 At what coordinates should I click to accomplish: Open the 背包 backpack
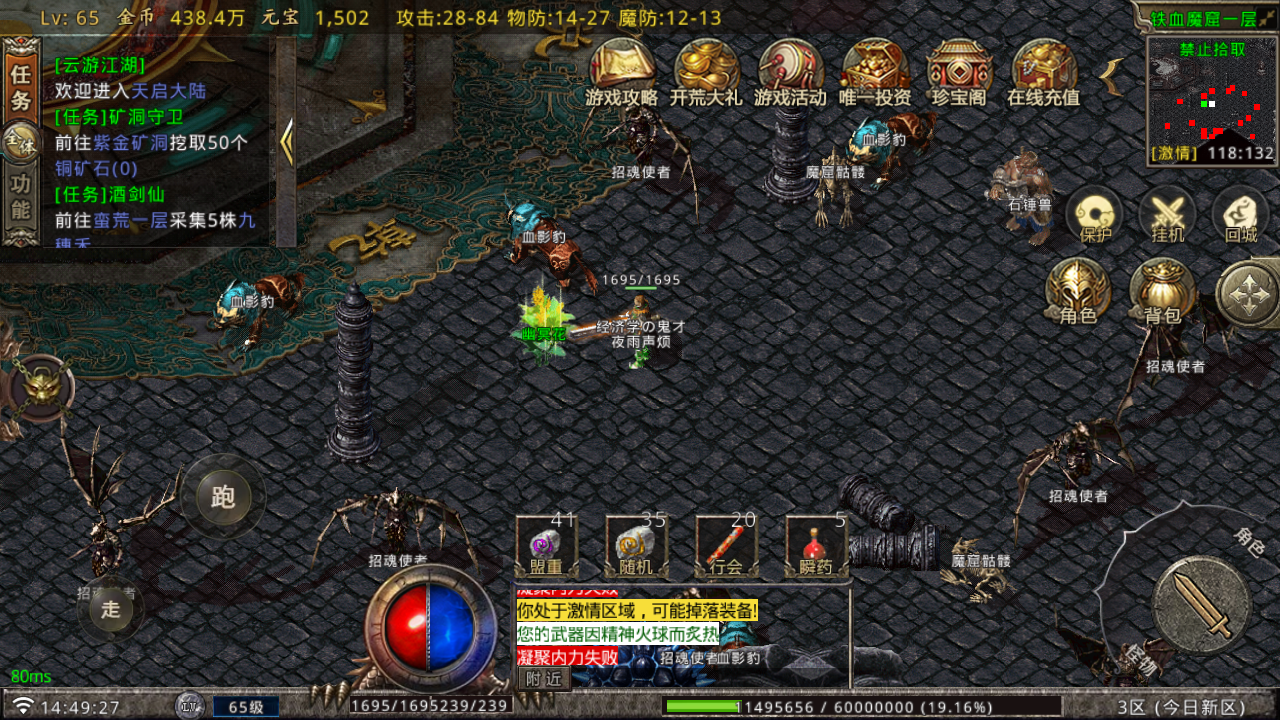pos(1162,291)
